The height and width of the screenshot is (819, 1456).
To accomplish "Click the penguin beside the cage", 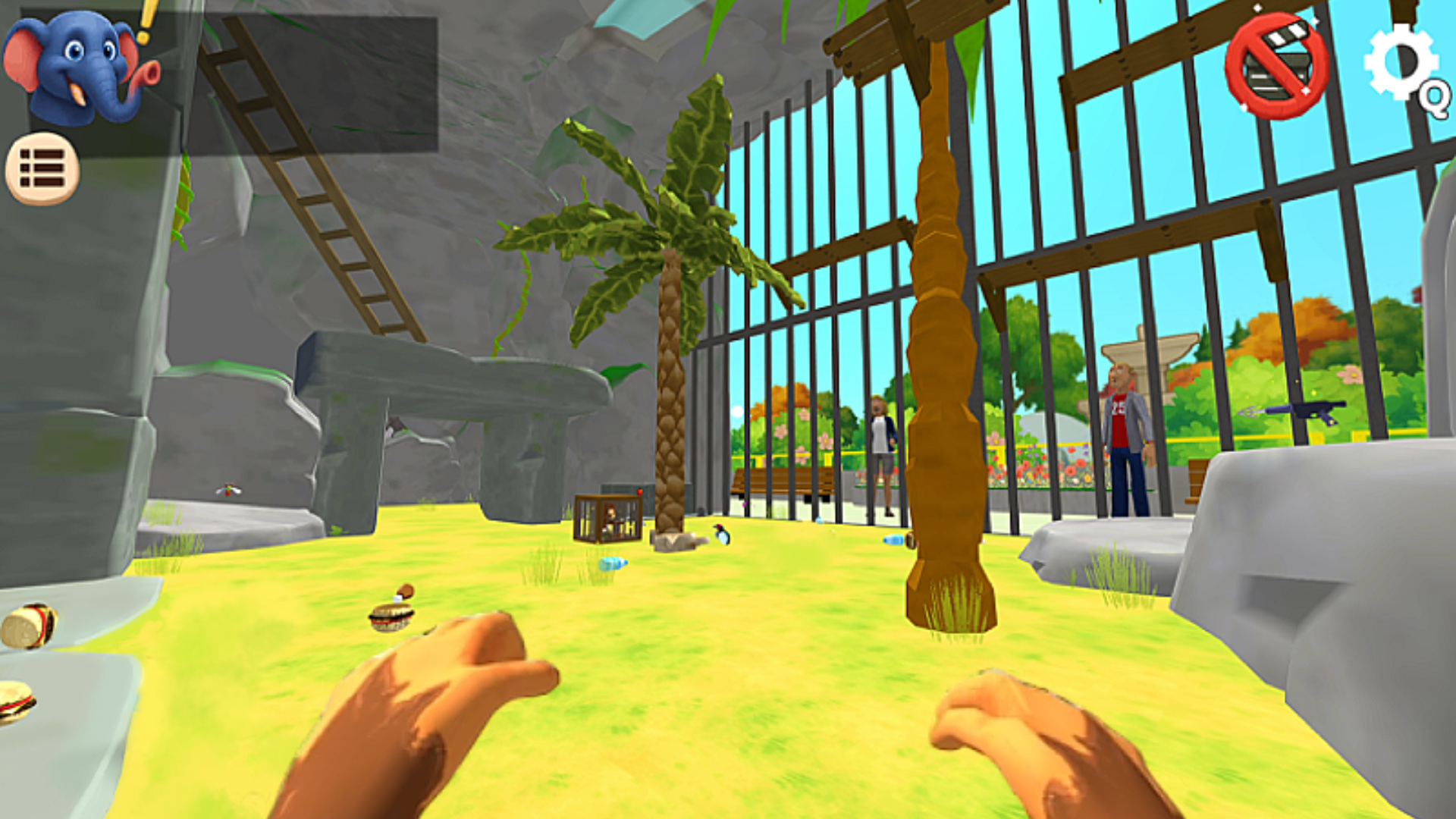I will click(x=719, y=535).
